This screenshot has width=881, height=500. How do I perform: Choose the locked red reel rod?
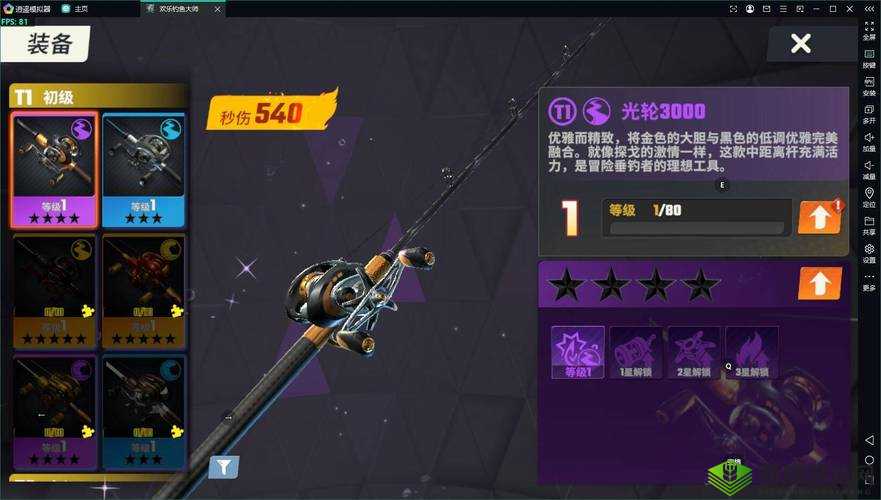[x=143, y=290]
